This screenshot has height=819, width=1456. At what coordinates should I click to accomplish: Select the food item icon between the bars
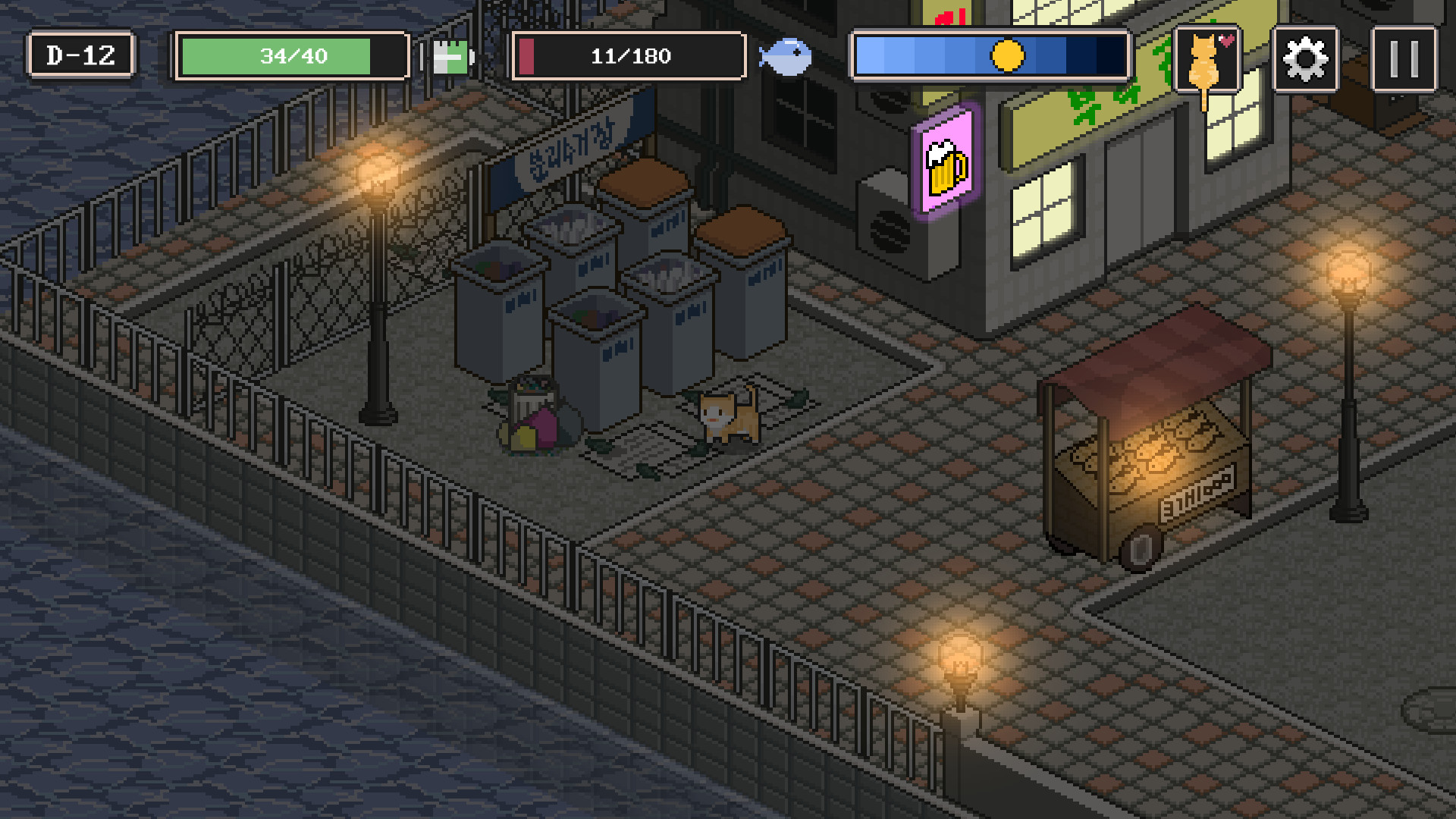[x=451, y=58]
